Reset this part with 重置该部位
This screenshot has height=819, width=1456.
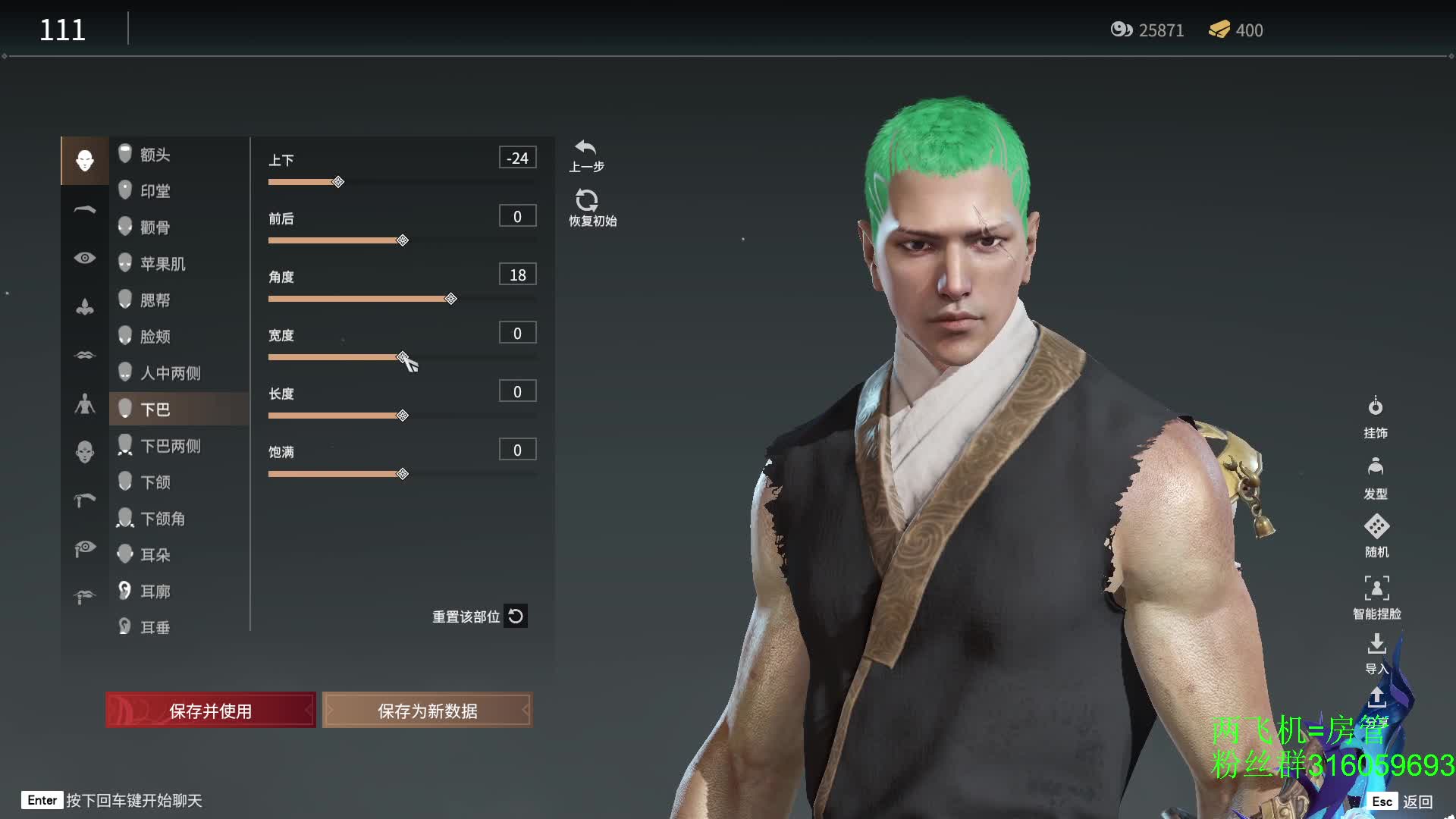[x=479, y=617]
